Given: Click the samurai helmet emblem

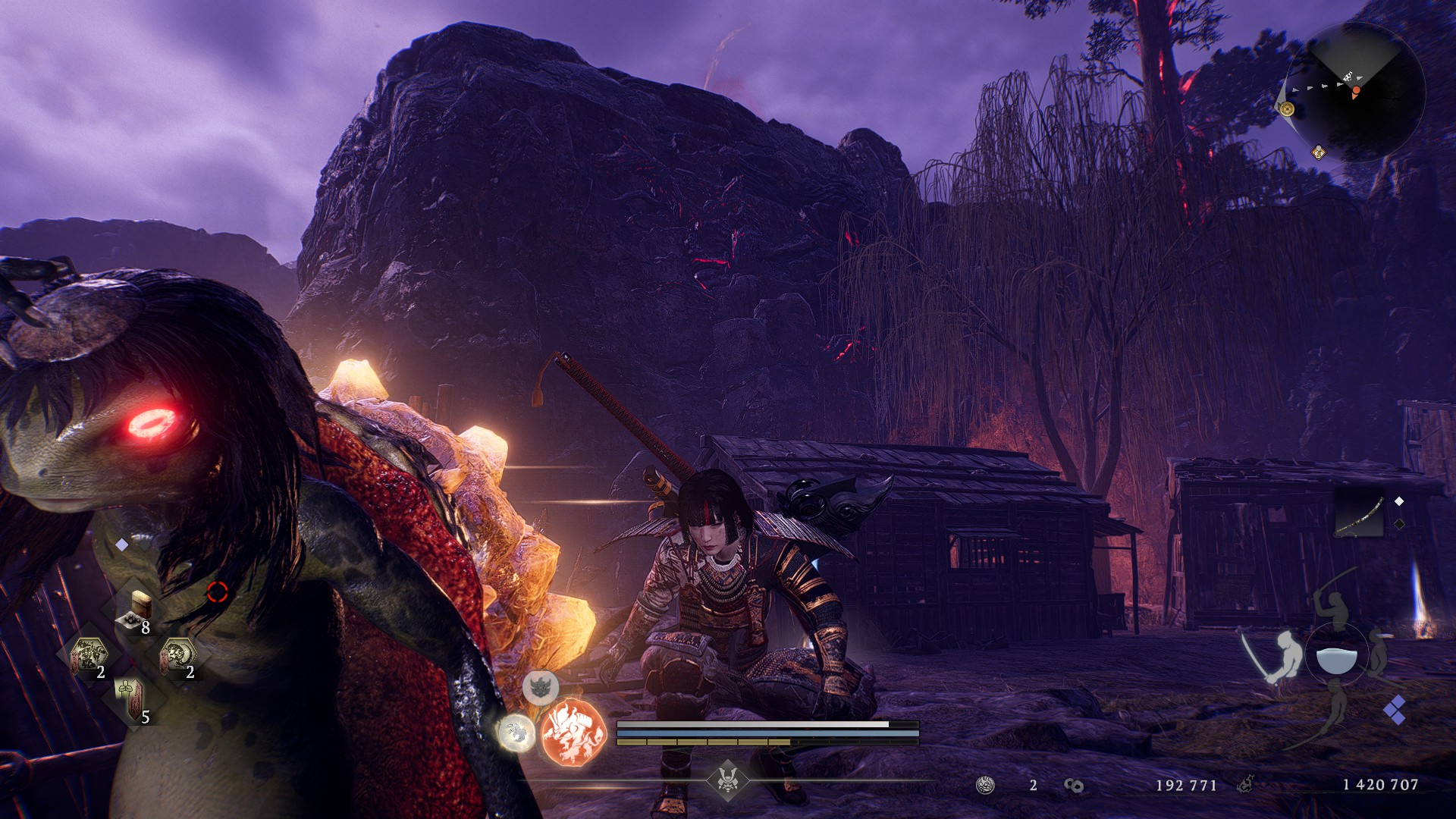Looking at the screenshot, I should (728, 780).
